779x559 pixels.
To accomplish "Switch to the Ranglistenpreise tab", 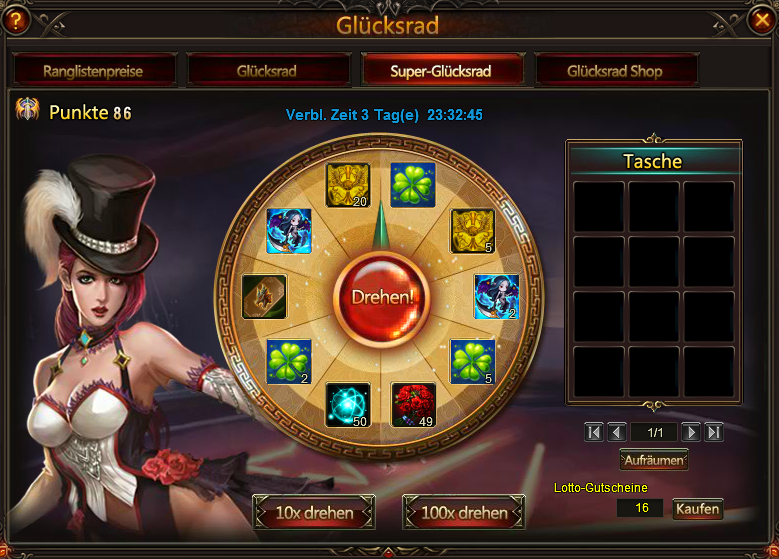I will (93, 71).
